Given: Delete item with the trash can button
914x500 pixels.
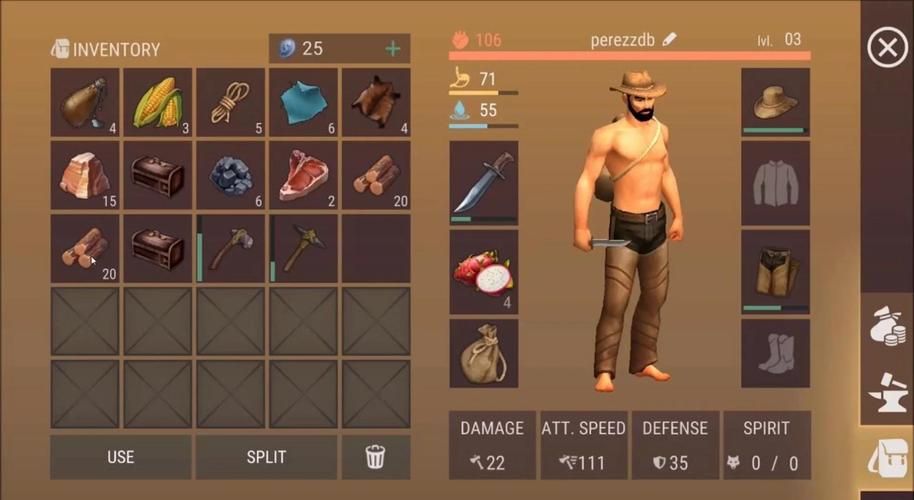Looking at the screenshot, I should point(376,457).
